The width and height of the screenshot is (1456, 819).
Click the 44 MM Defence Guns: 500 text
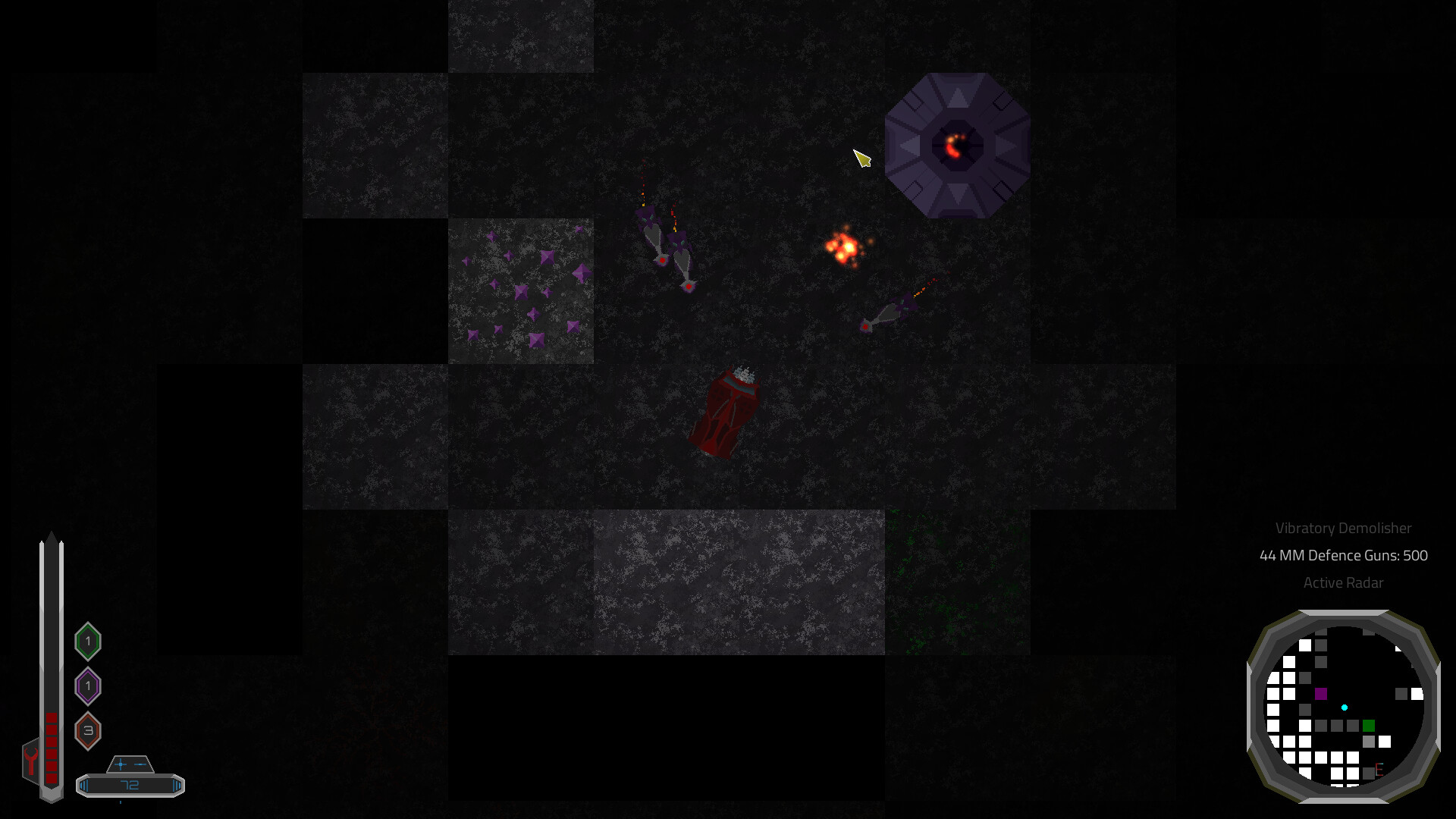point(1342,556)
